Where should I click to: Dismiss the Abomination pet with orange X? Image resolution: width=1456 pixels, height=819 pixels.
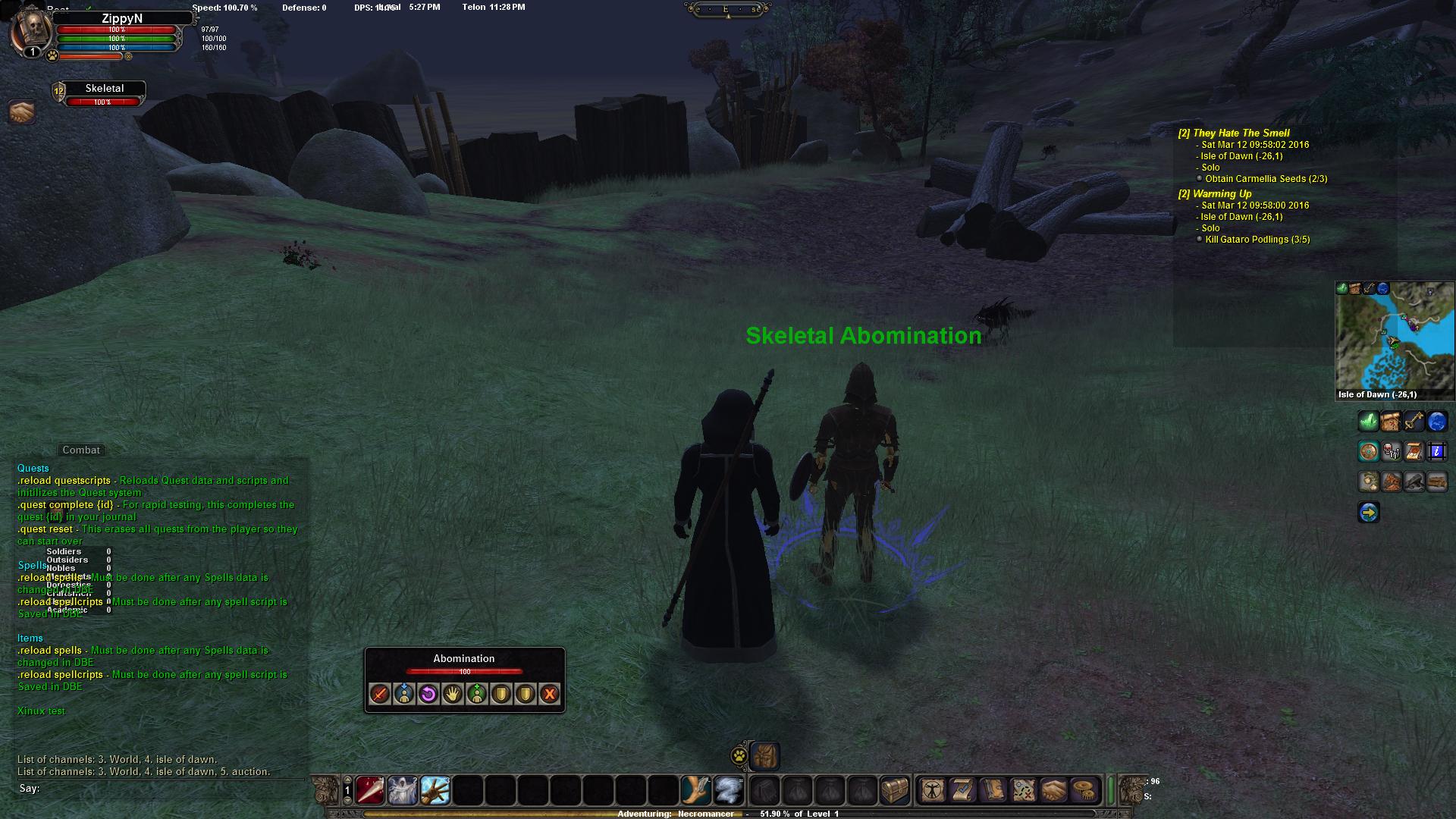[550, 694]
